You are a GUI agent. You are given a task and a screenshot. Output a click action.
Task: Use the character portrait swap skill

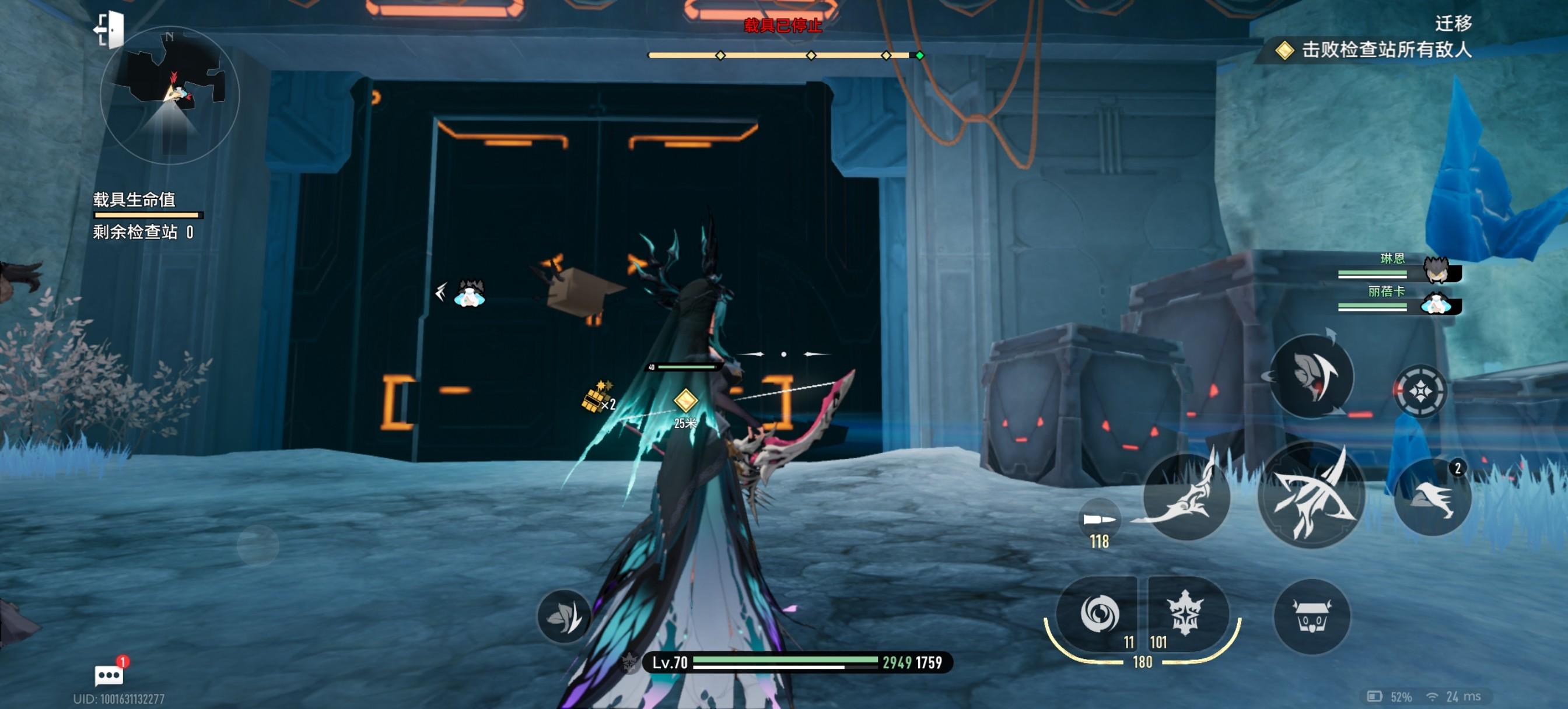pyautogui.click(x=1312, y=376)
